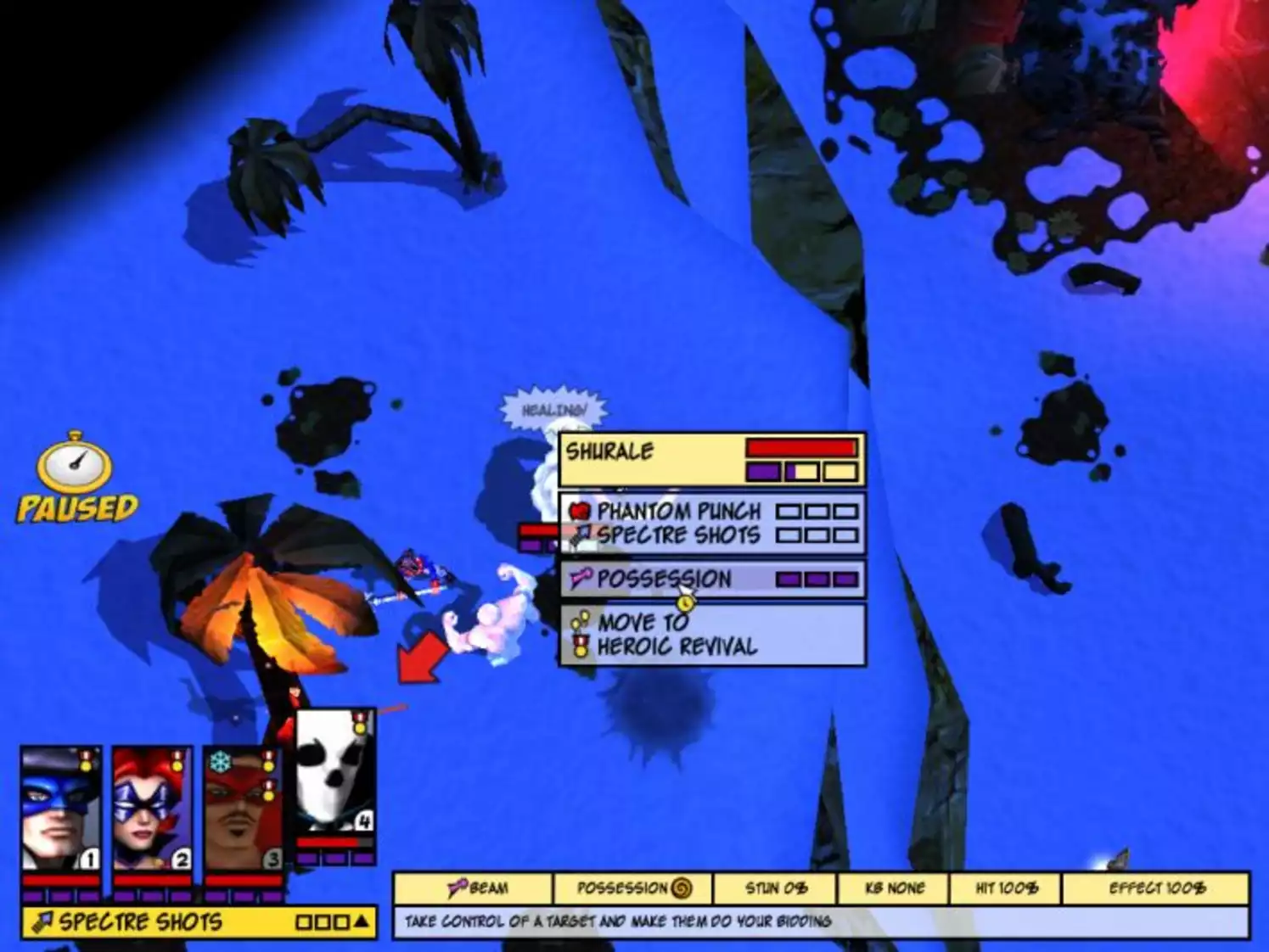Click the Possession wand icon in Shurale's menu
Viewport: 1269px width, 952px height.
click(x=581, y=580)
